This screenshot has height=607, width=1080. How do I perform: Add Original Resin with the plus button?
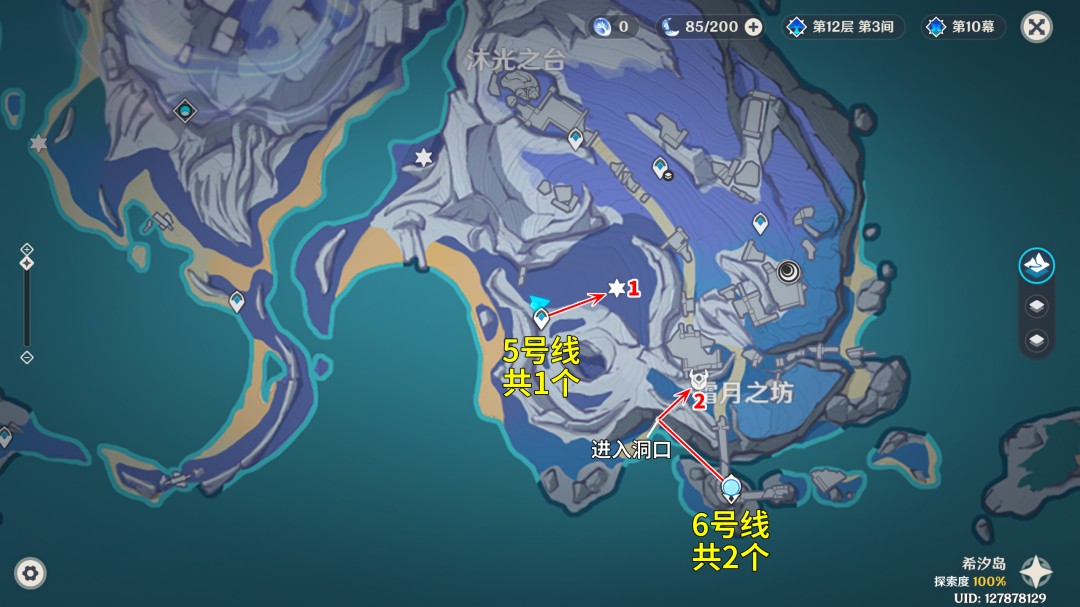click(753, 27)
